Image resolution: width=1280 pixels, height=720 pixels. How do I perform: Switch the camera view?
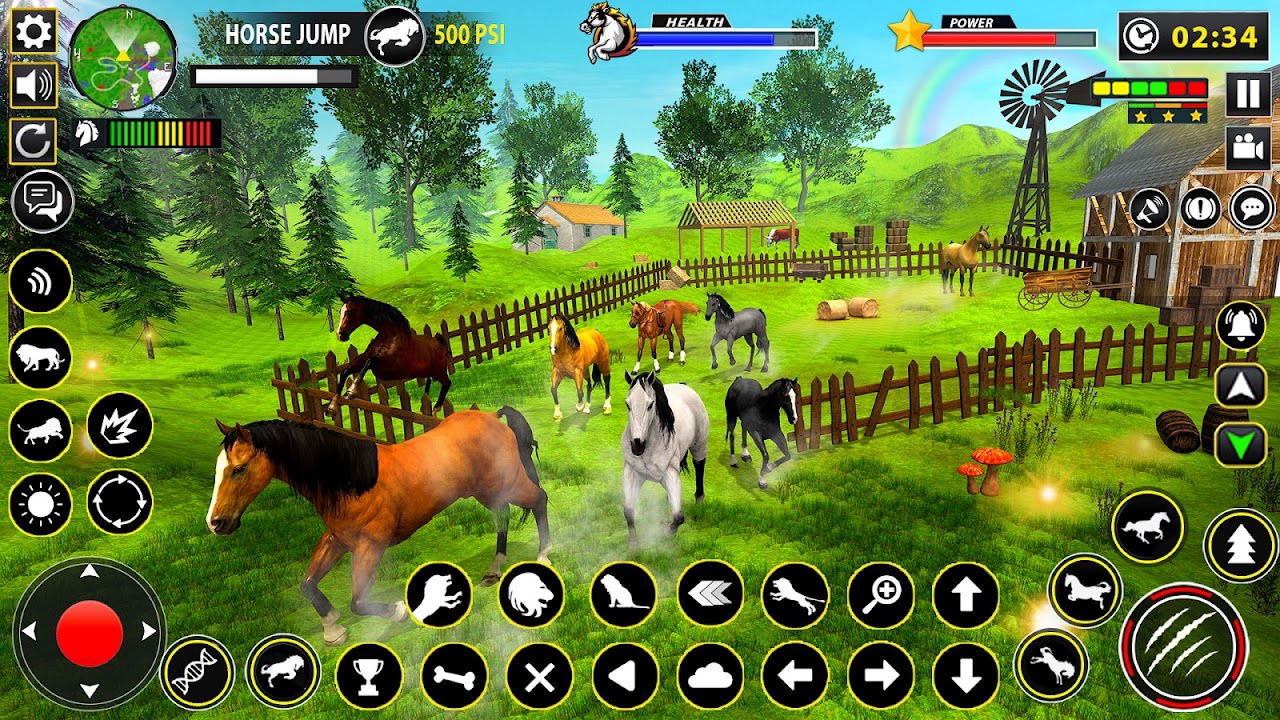(1248, 148)
